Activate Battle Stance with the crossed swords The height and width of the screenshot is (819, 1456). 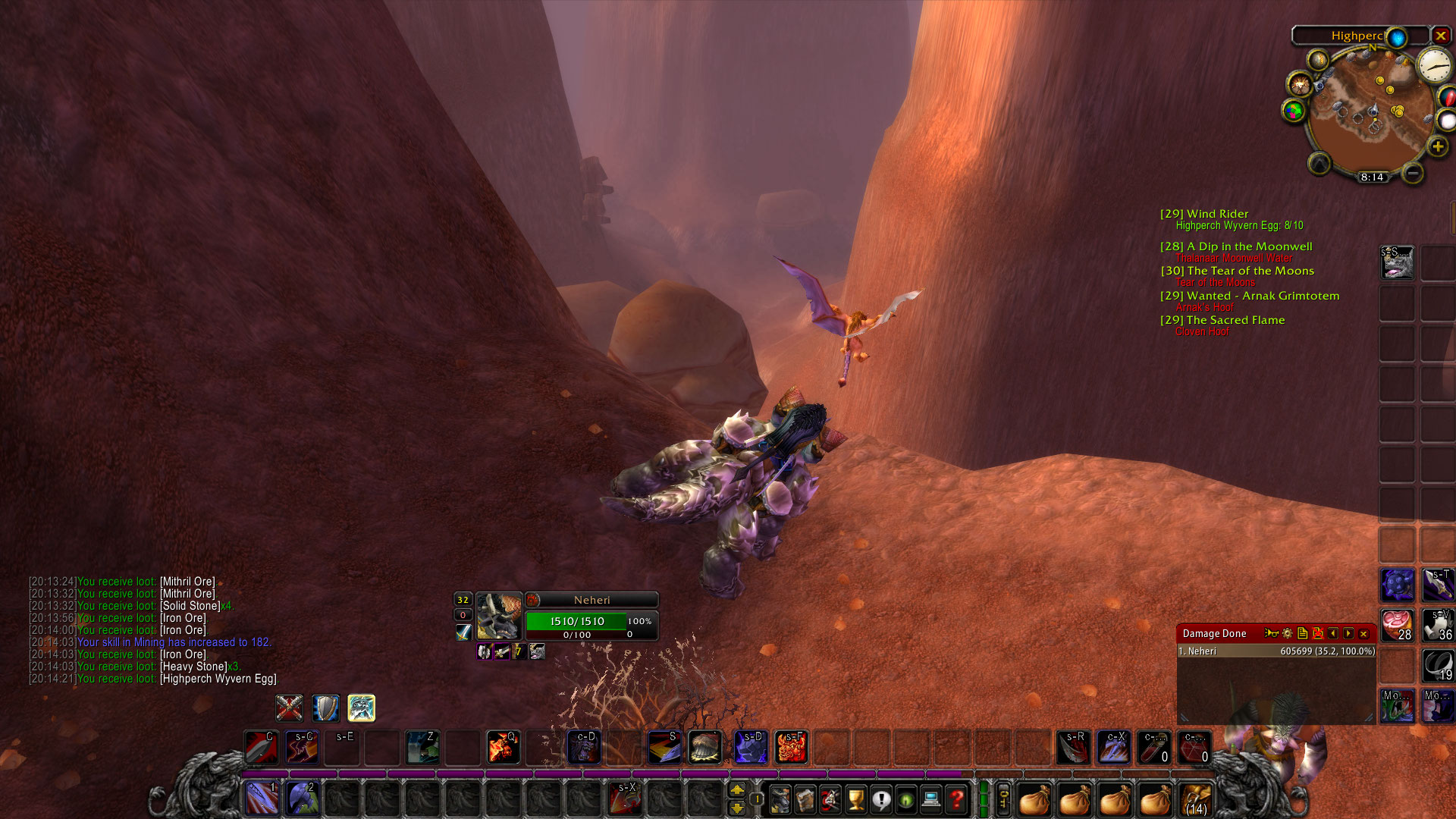[289, 708]
